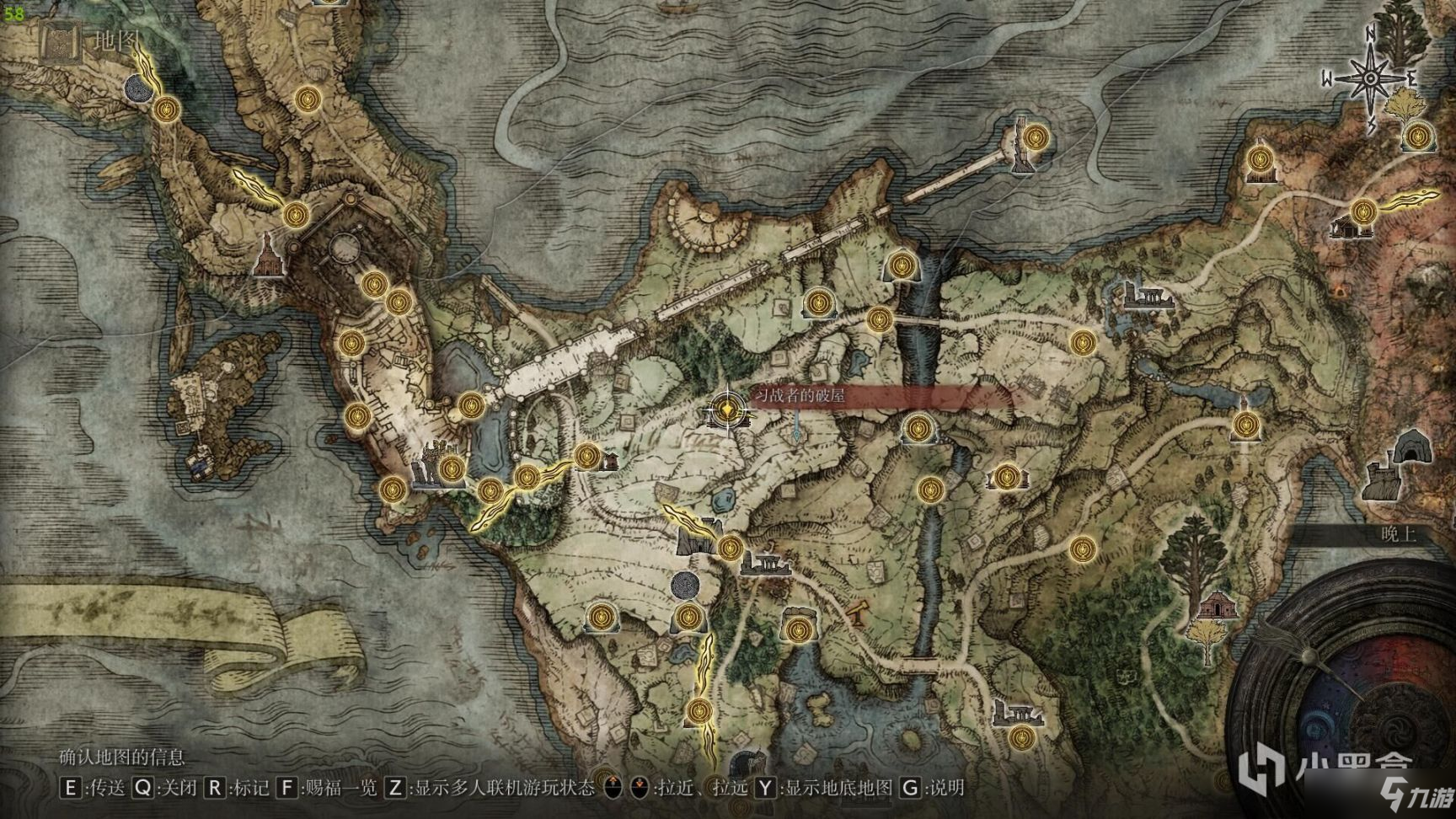
Task: Select the highlighted 习战者的破屋 grace marker
Action: click(725, 410)
